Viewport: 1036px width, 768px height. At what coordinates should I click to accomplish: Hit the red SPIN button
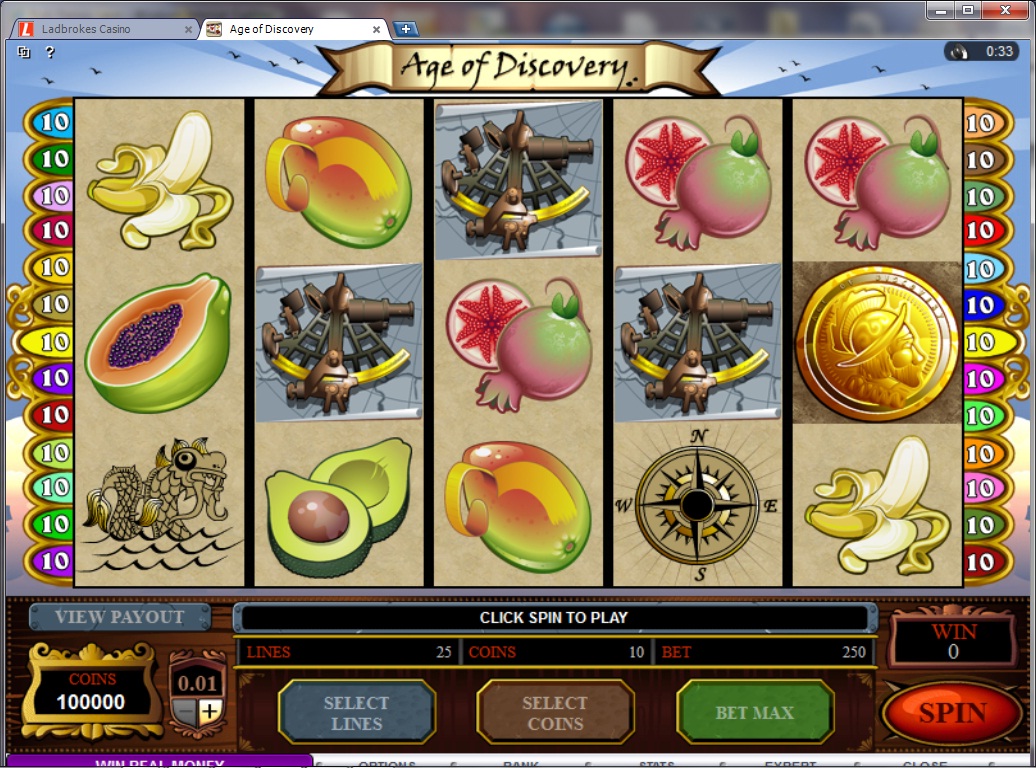tap(952, 713)
